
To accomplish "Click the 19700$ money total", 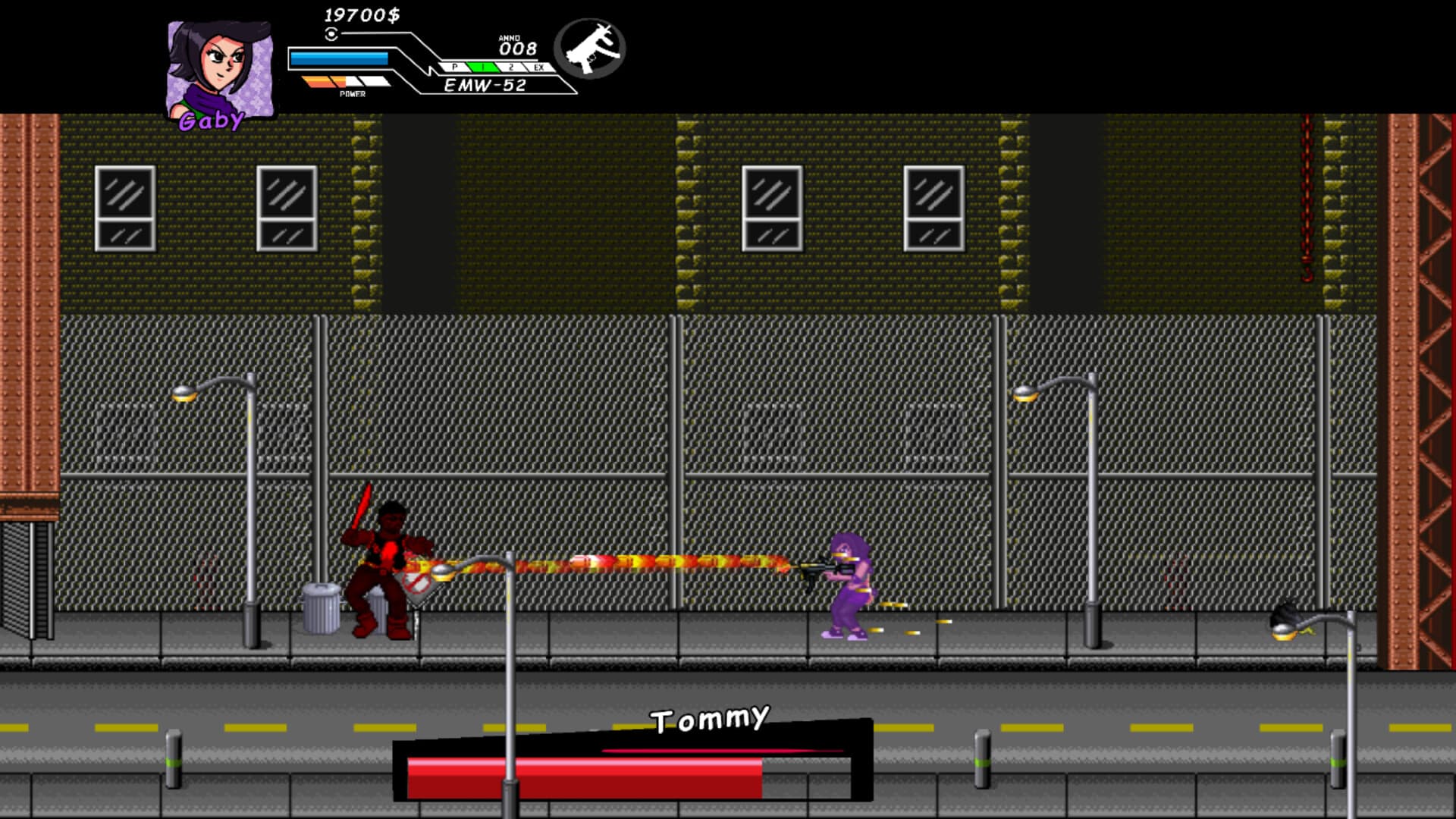I will (x=362, y=15).
